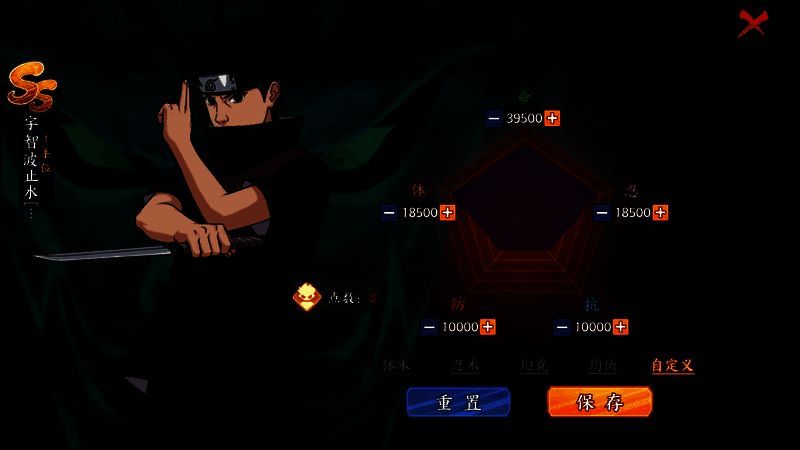This screenshot has width=800, height=450.
Task: Decrease the 防 stat with its minus button
Action: (x=429, y=327)
